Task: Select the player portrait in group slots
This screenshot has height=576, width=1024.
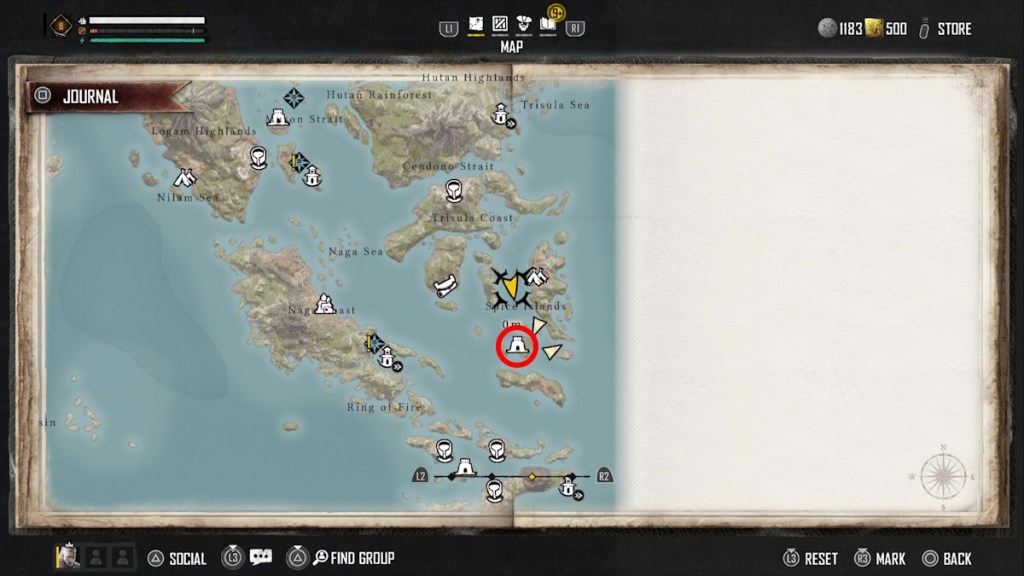Action: click(x=69, y=556)
